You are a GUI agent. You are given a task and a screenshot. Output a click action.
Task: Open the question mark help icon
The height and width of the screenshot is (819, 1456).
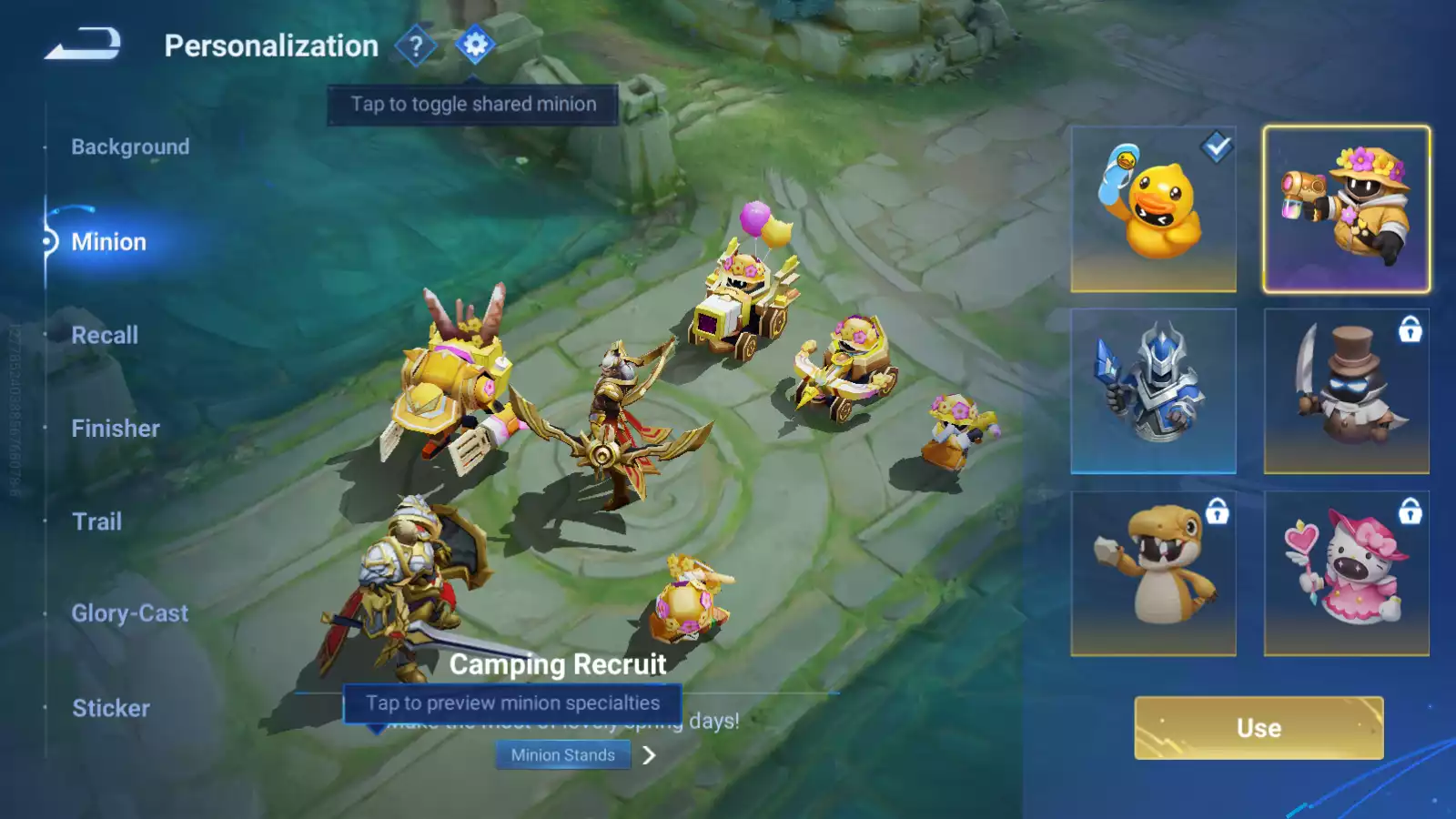pyautogui.click(x=416, y=45)
